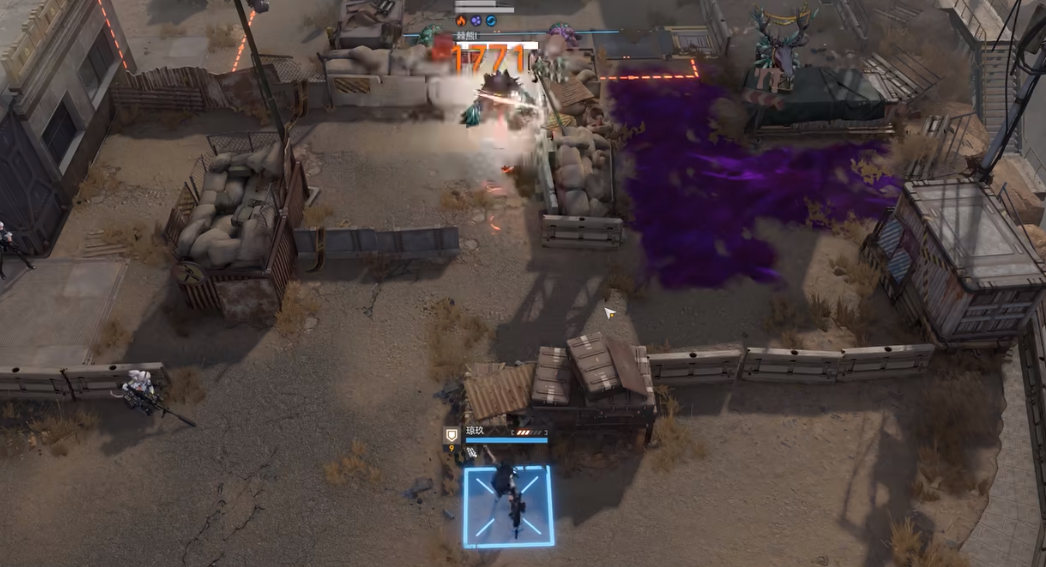1046x567 pixels.
Task: Click the shield icon beside 琼玖's name
Action: click(x=452, y=433)
